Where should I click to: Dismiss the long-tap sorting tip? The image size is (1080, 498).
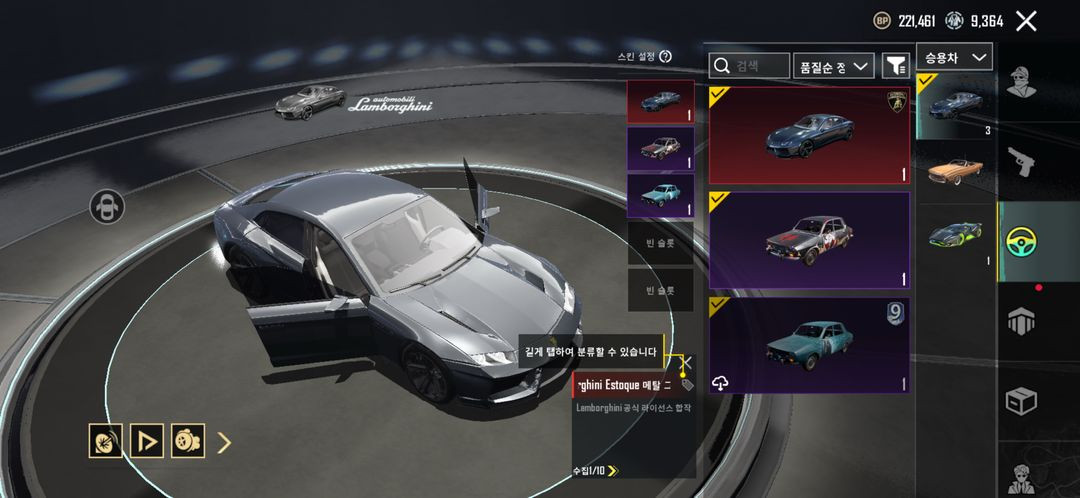[x=687, y=363]
